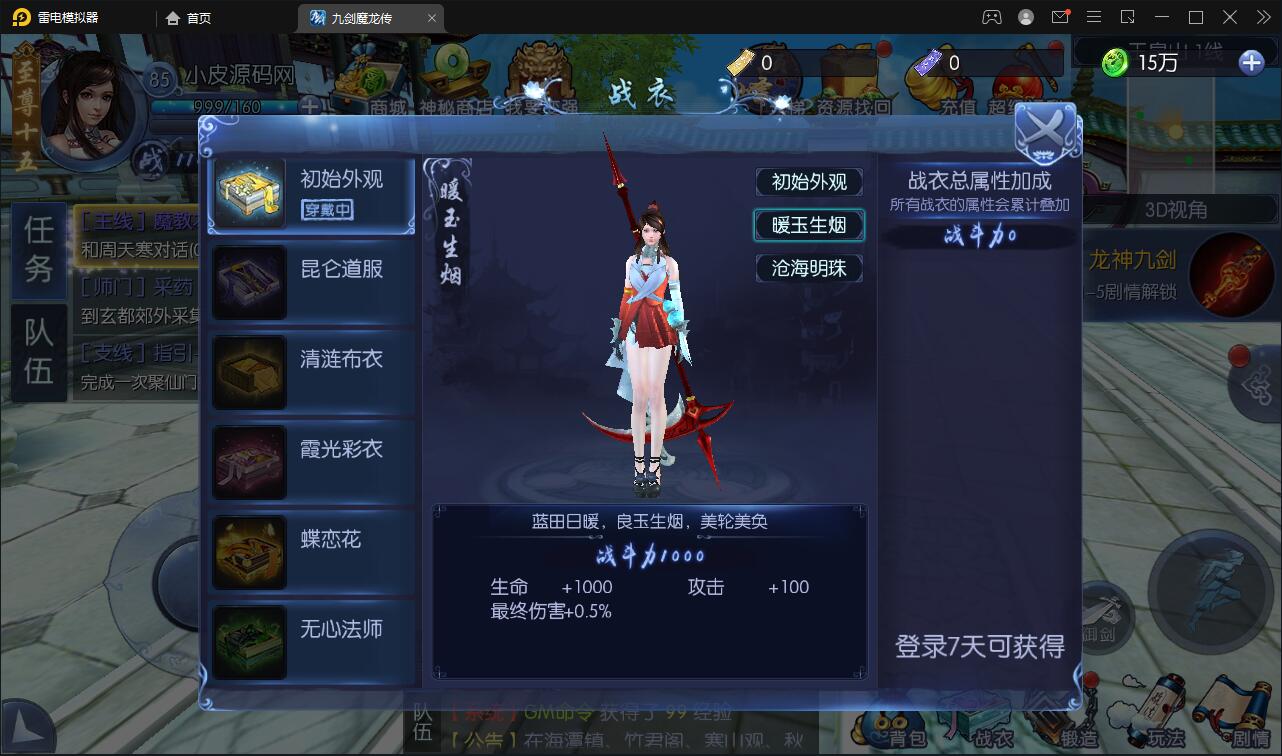Preview the 初始外观 appearance button
The height and width of the screenshot is (756, 1282).
pyautogui.click(x=808, y=182)
